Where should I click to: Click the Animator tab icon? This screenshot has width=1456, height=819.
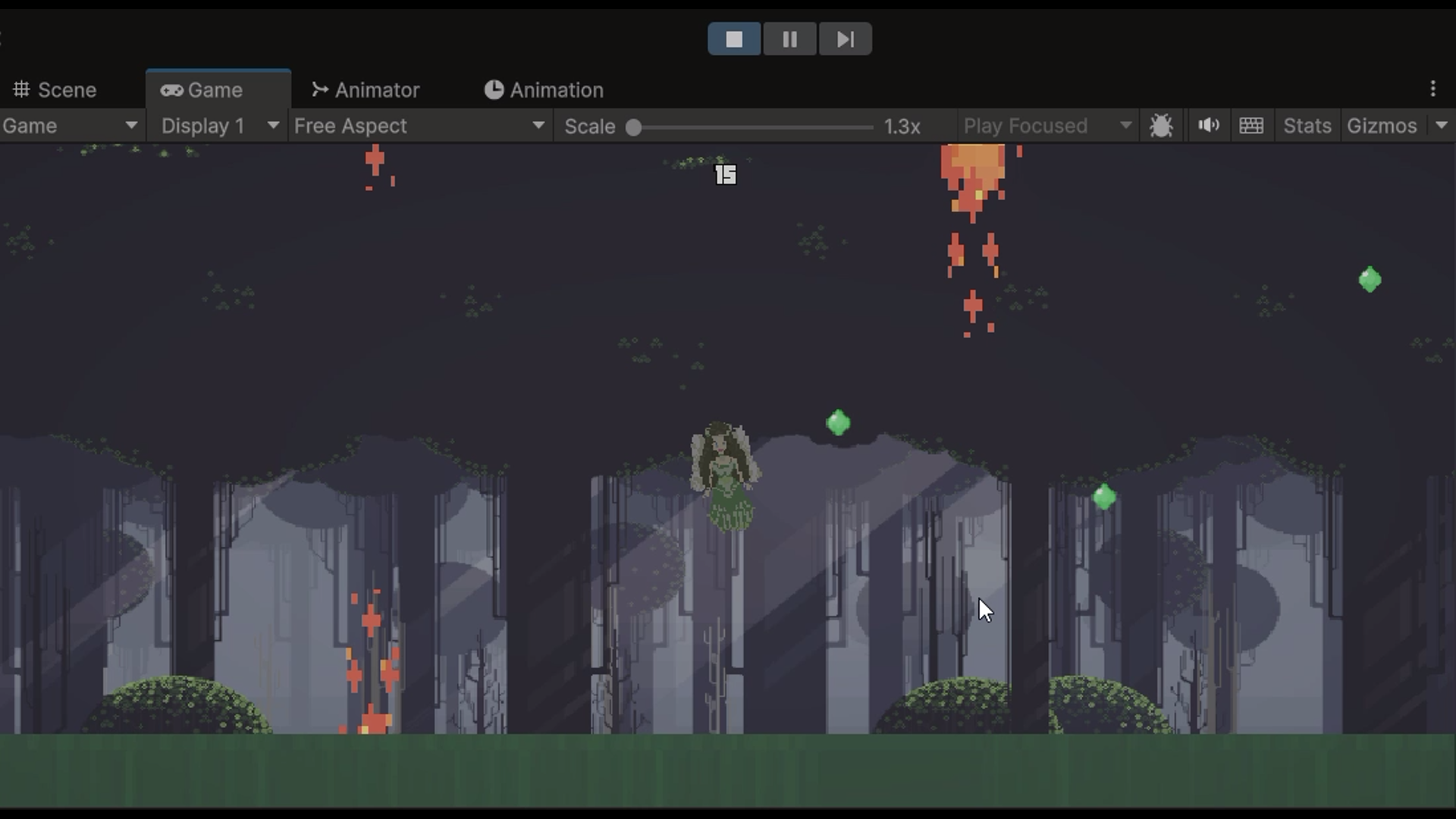[x=319, y=89]
